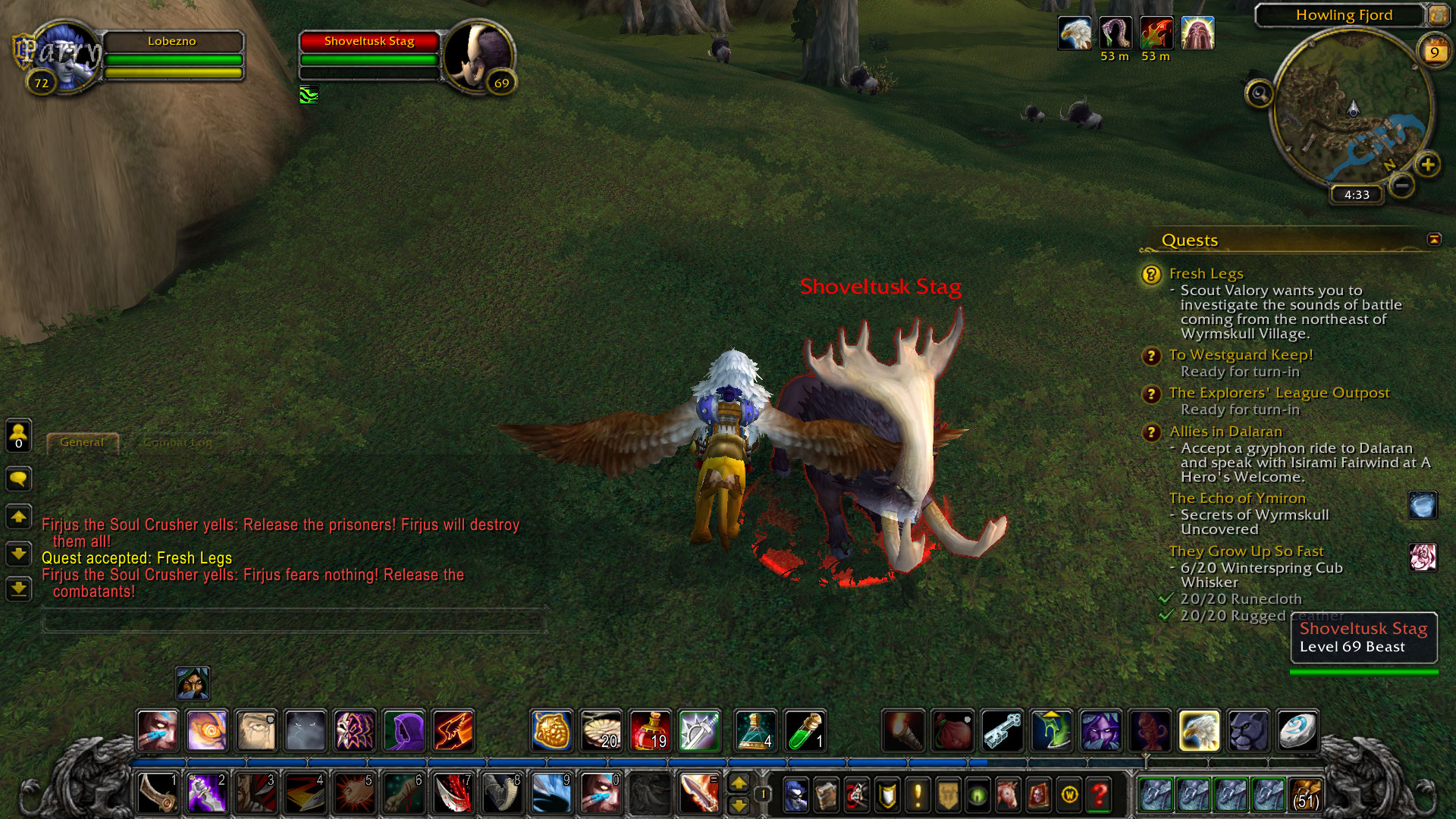Switch to the General chat tab

pyautogui.click(x=82, y=442)
